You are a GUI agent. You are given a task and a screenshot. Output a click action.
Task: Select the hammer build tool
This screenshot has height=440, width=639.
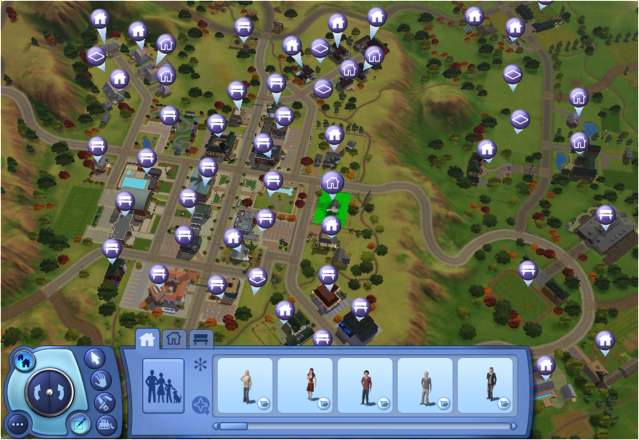click(103, 403)
